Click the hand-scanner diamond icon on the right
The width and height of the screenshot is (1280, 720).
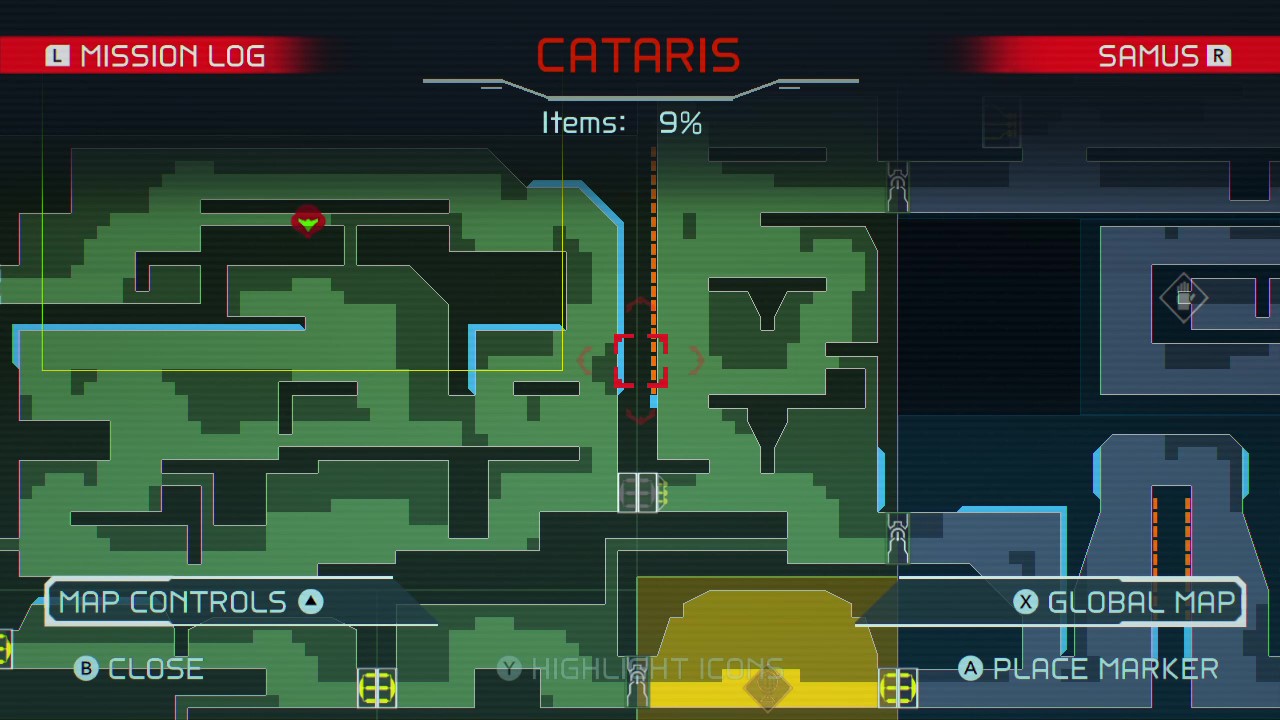1183,297
